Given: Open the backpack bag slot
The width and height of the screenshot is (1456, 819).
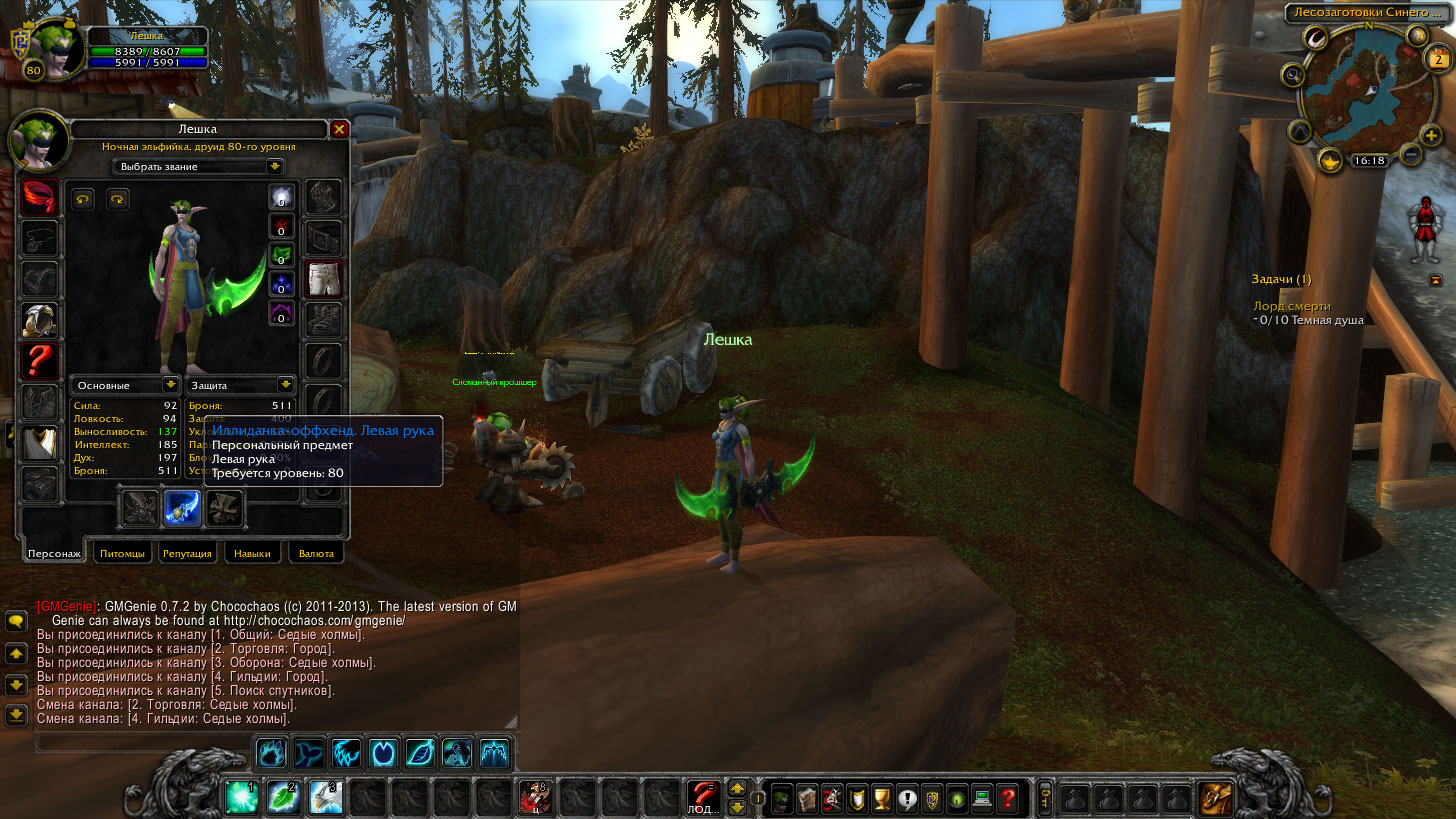Looking at the screenshot, I should pos(1215,799).
